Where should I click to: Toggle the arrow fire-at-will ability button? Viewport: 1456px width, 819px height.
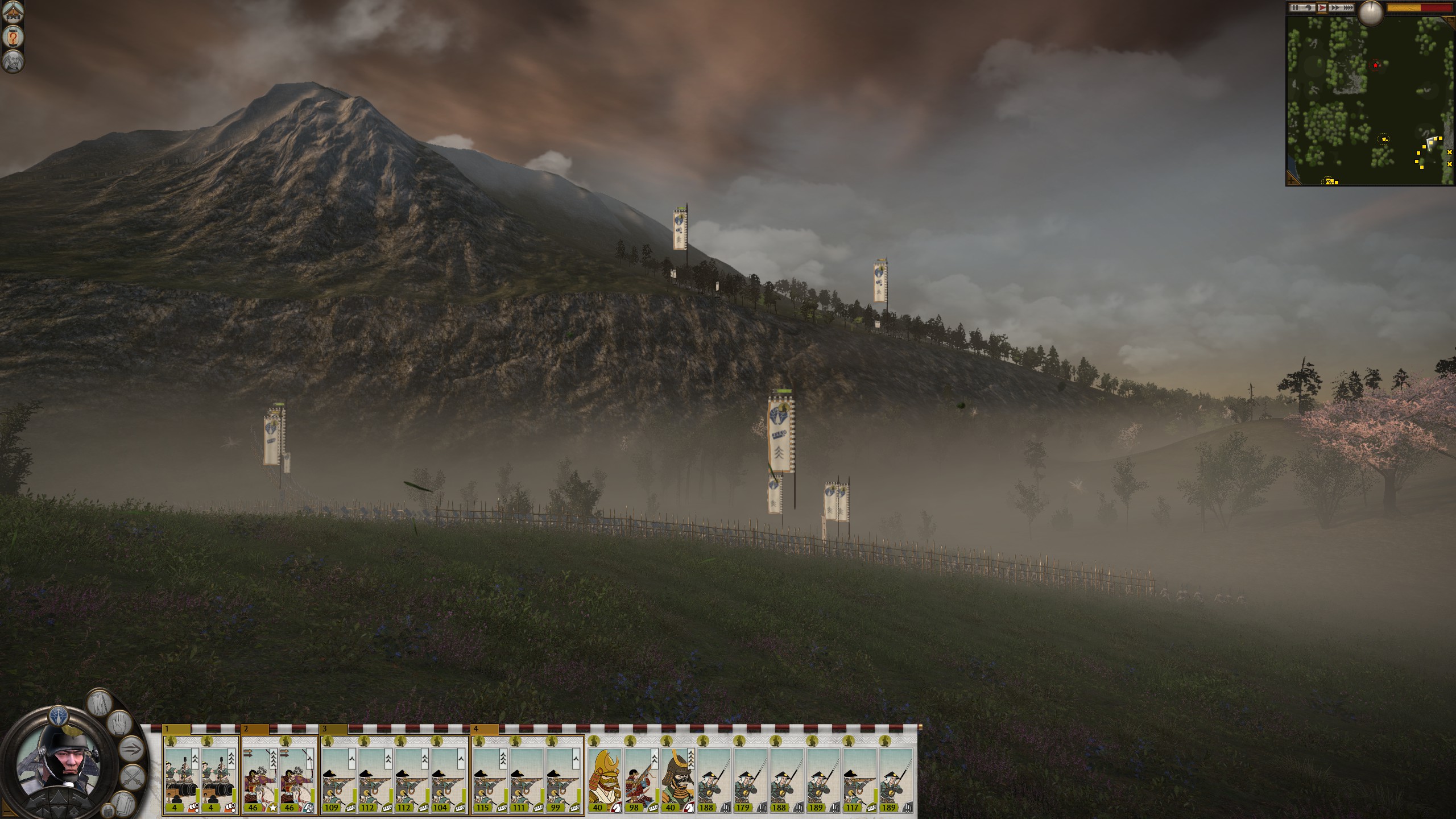(130, 747)
